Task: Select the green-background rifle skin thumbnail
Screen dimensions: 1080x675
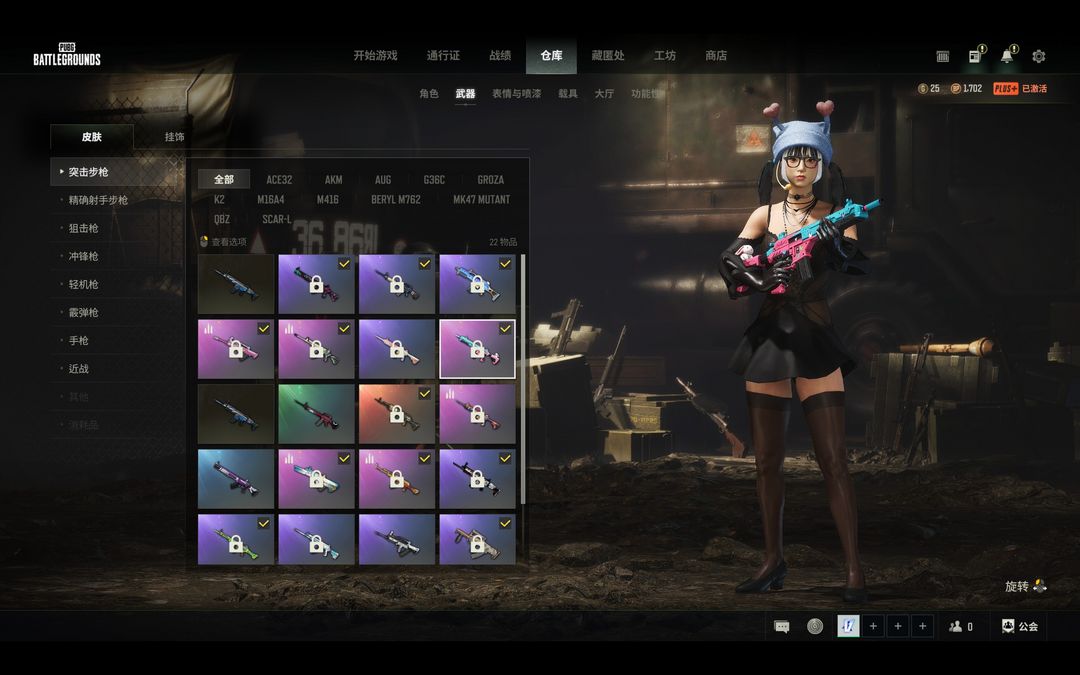Action: pos(316,414)
